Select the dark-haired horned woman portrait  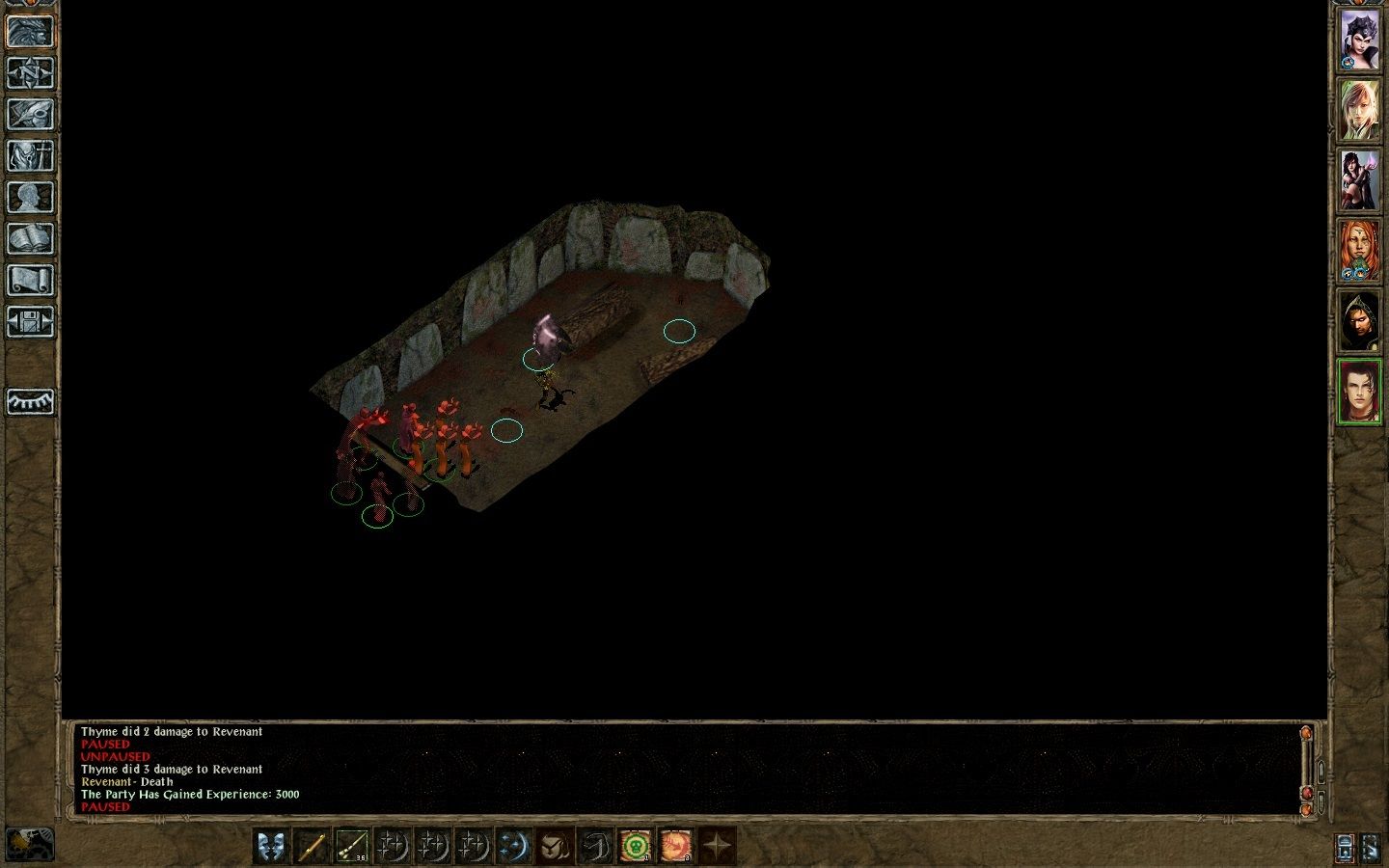pyautogui.click(x=1359, y=41)
